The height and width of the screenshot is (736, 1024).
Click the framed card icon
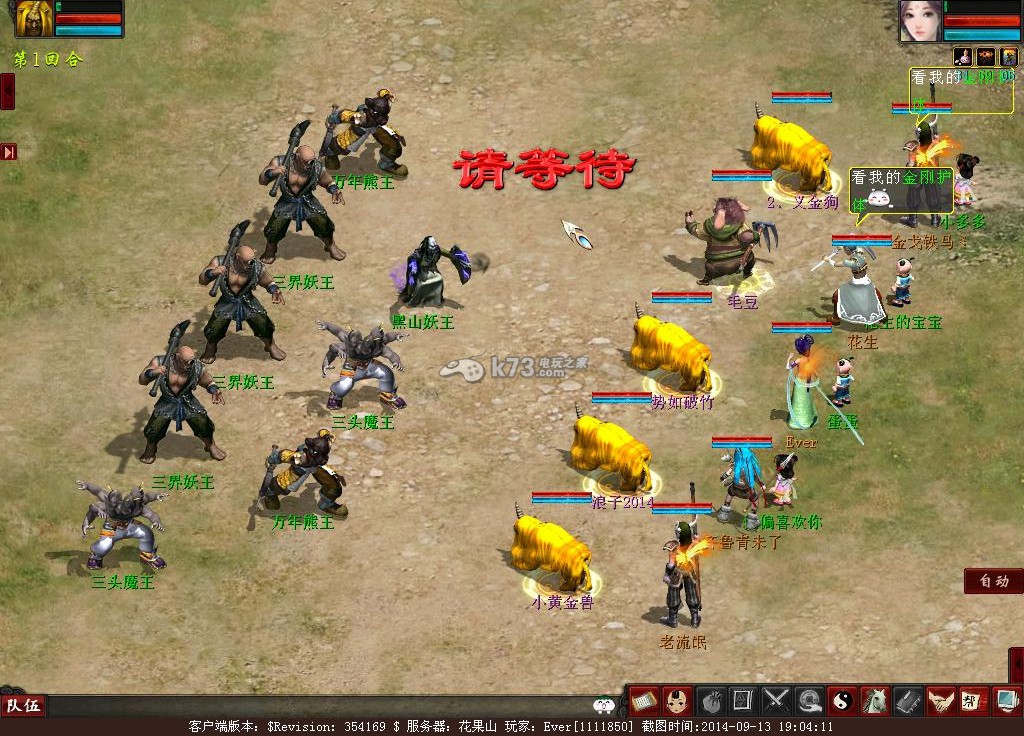(x=742, y=700)
